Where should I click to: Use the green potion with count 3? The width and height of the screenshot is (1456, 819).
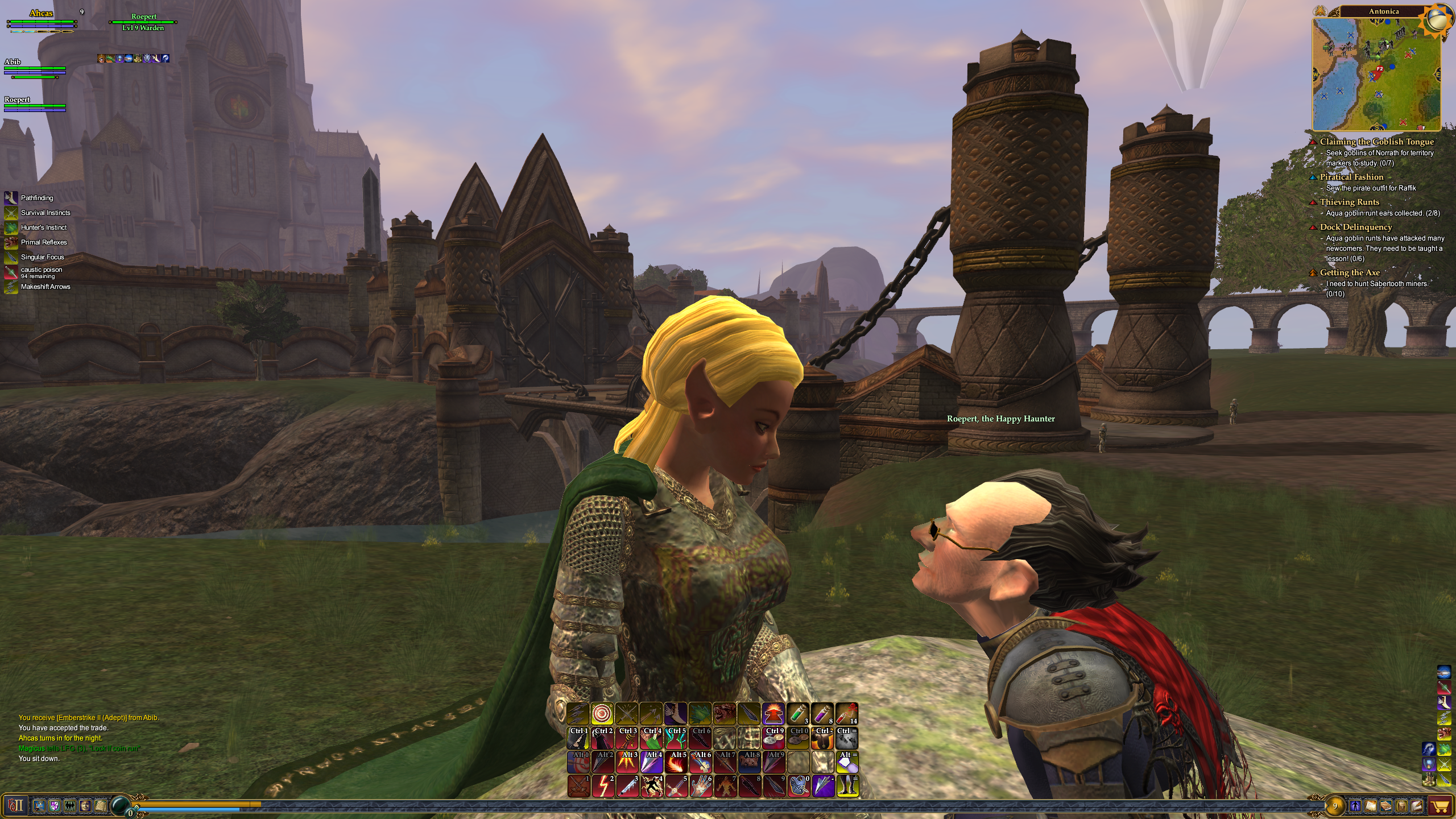(798, 714)
